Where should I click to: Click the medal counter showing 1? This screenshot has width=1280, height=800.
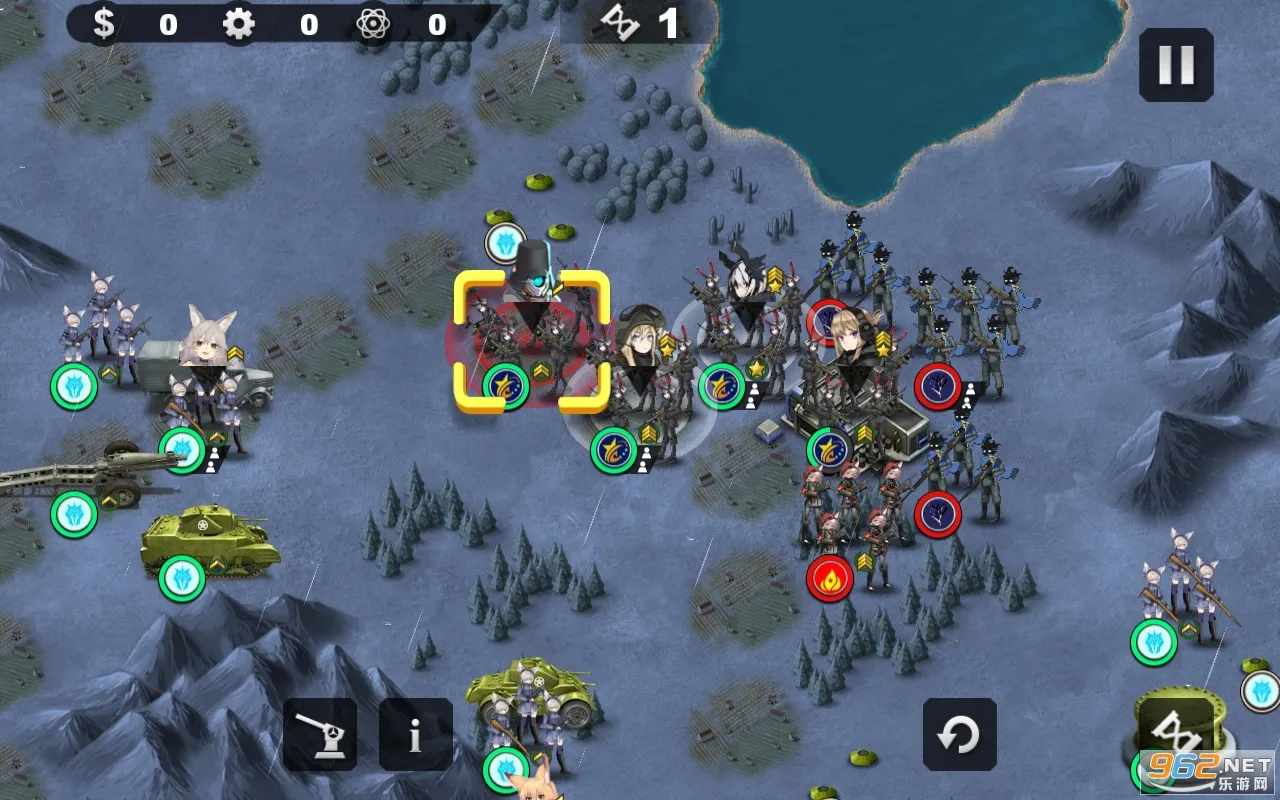coord(645,23)
